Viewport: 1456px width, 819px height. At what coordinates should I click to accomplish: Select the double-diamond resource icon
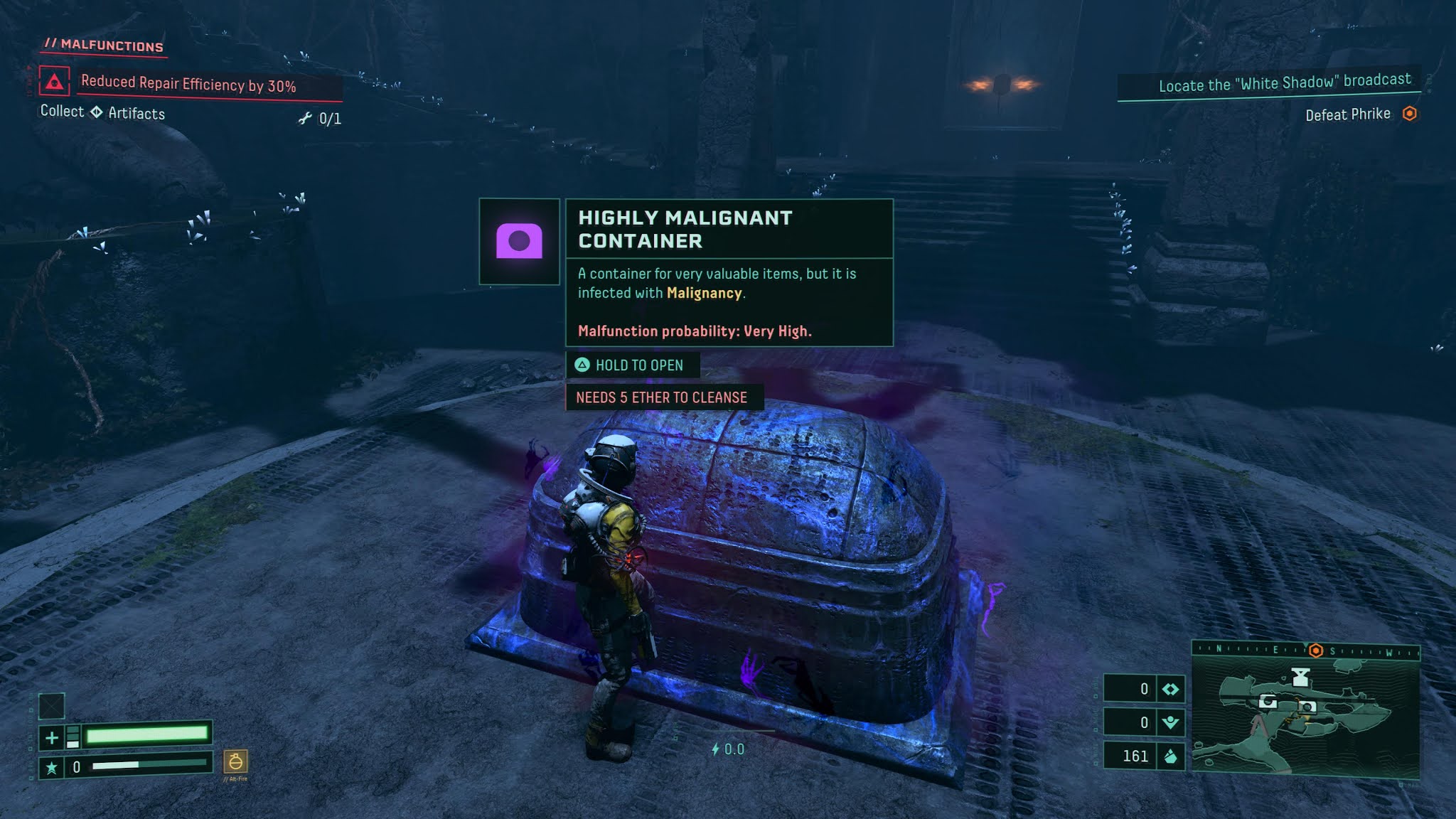(1170, 689)
